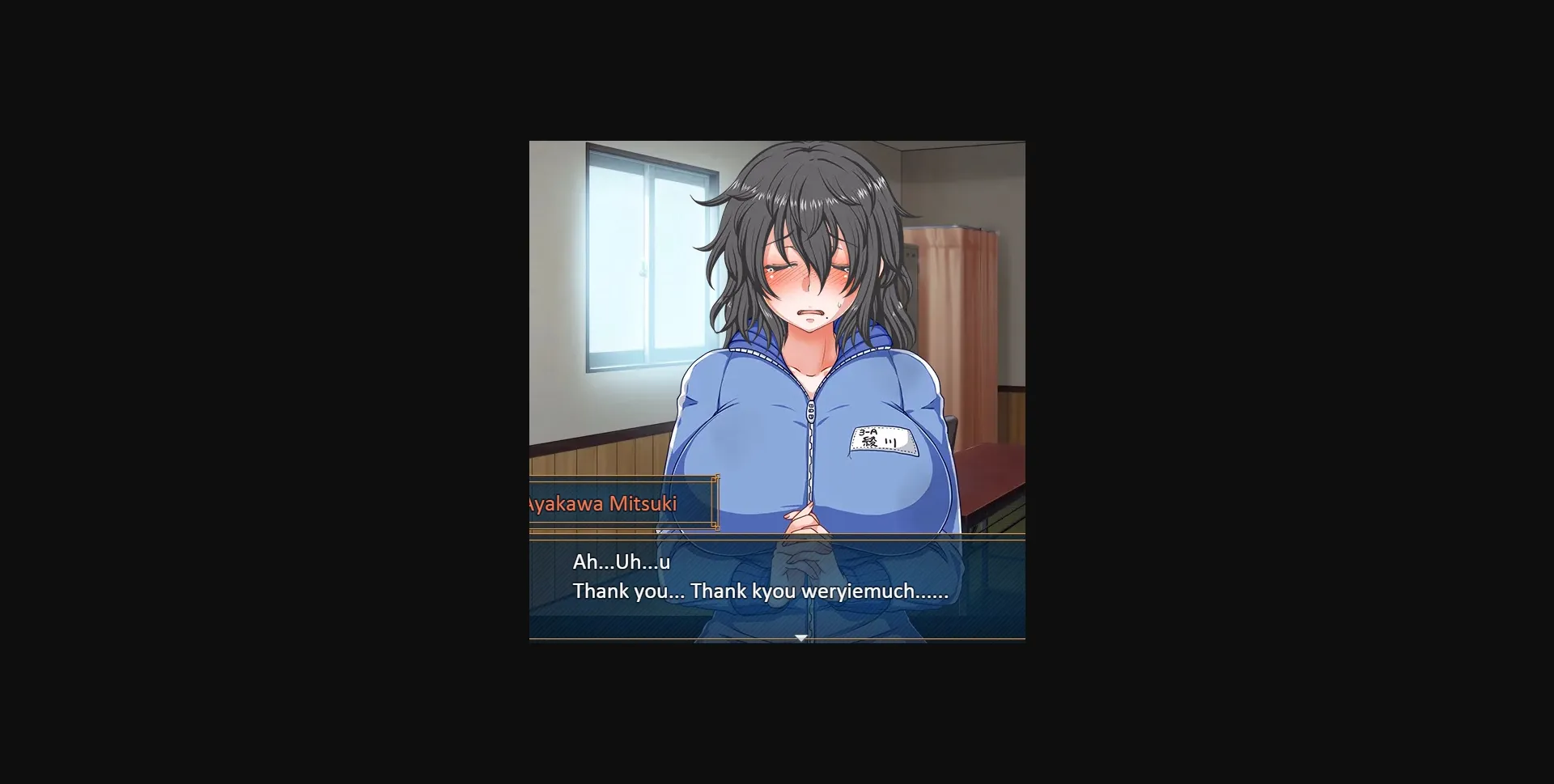The width and height of the screenshot is (1554, 784).
Task: Click the blue track jacket zipper pull
Action: 810,411
